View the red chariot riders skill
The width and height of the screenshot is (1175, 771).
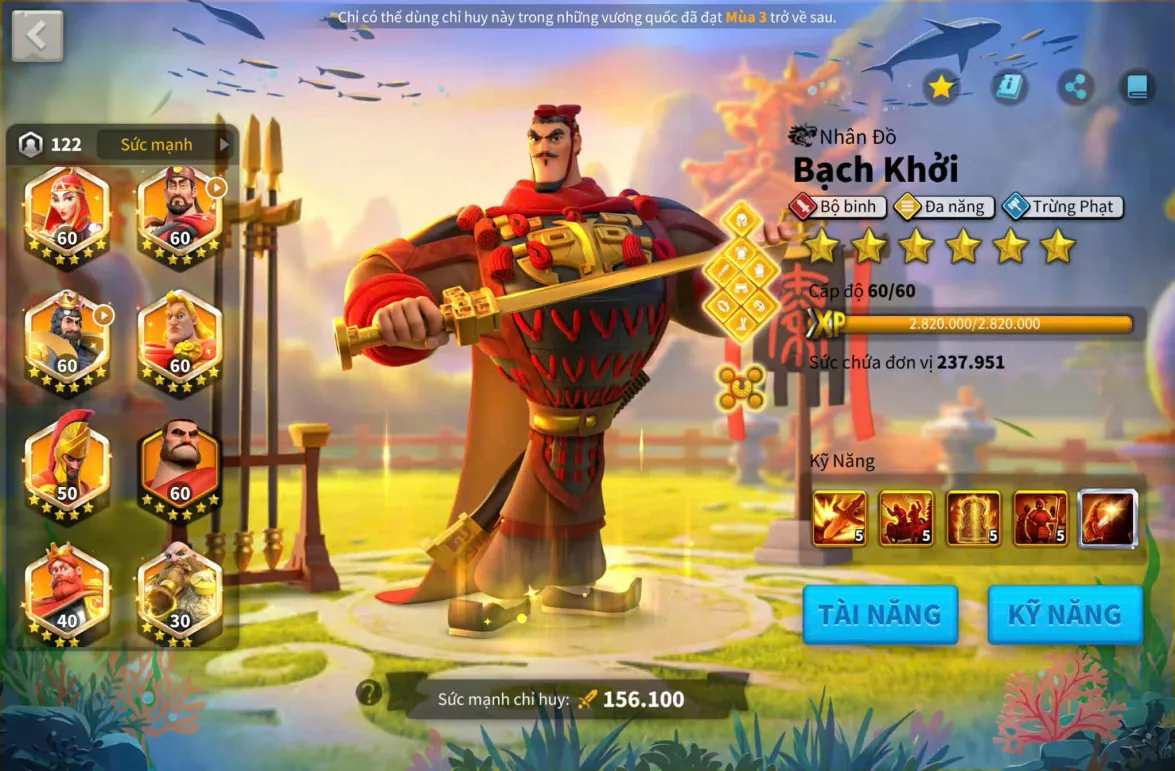906,518
